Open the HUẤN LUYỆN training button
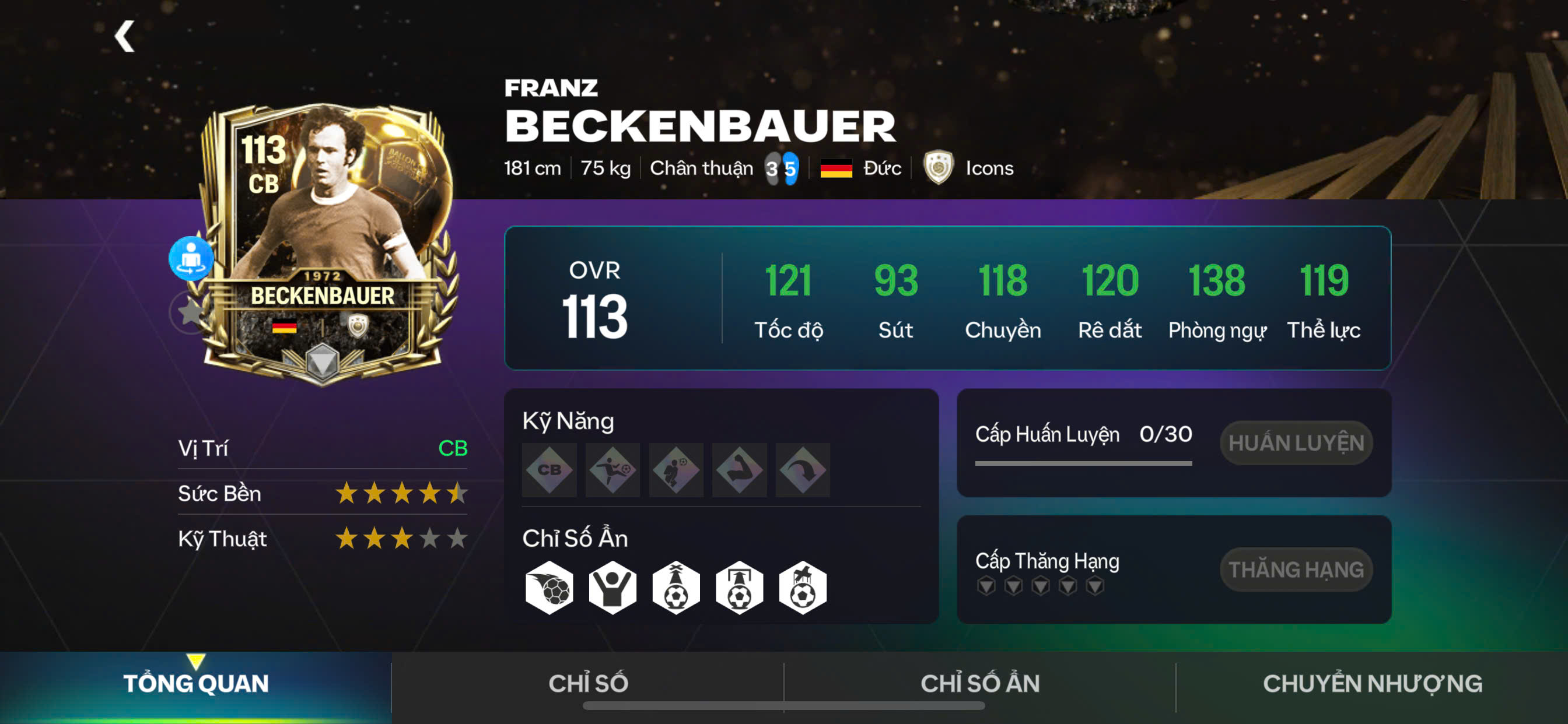Screen dimensions: 1568x724 click(x=1296, y=443)
